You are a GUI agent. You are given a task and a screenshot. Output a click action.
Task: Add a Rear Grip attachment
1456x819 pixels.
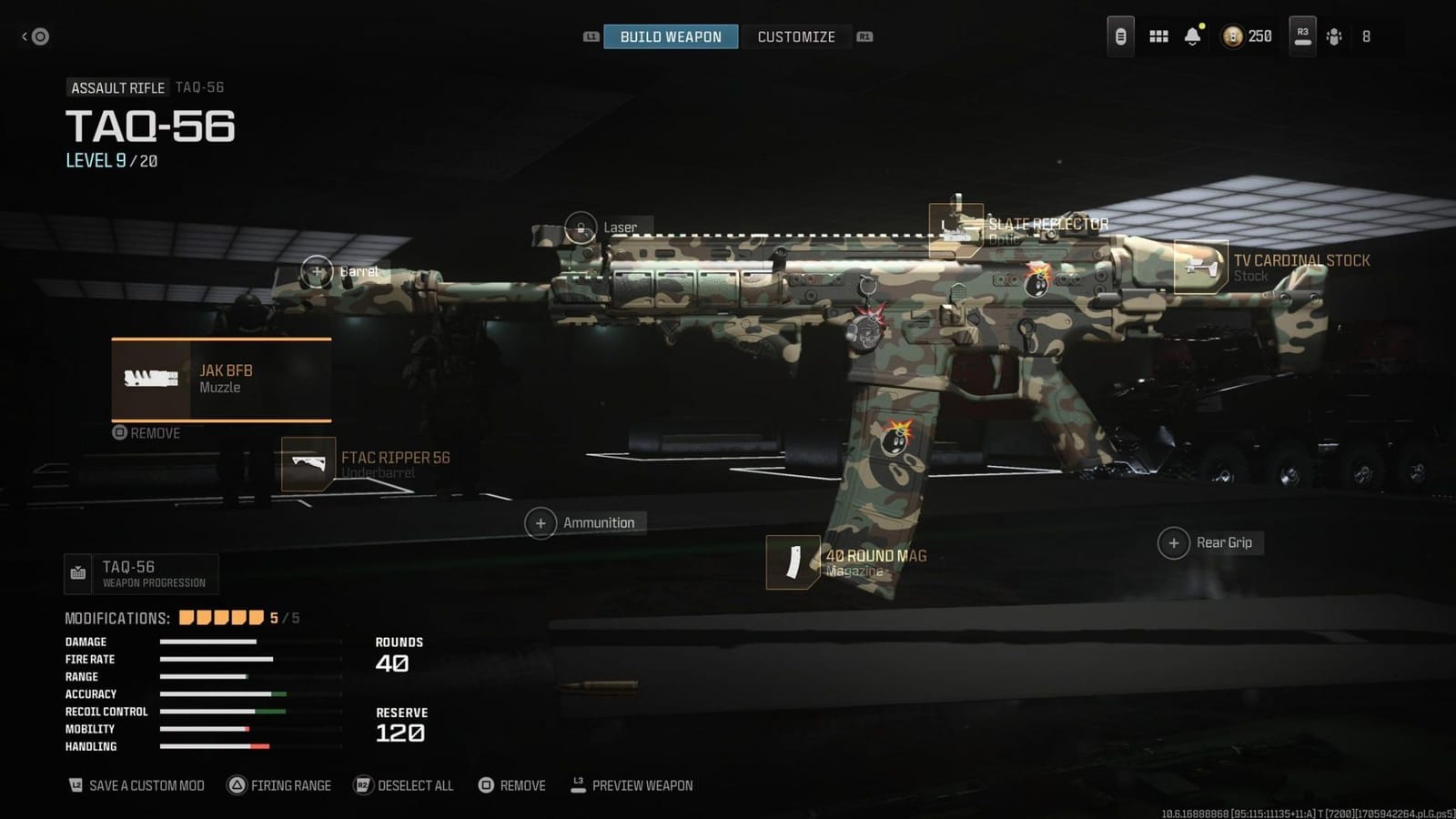(x=1173, y=541)
